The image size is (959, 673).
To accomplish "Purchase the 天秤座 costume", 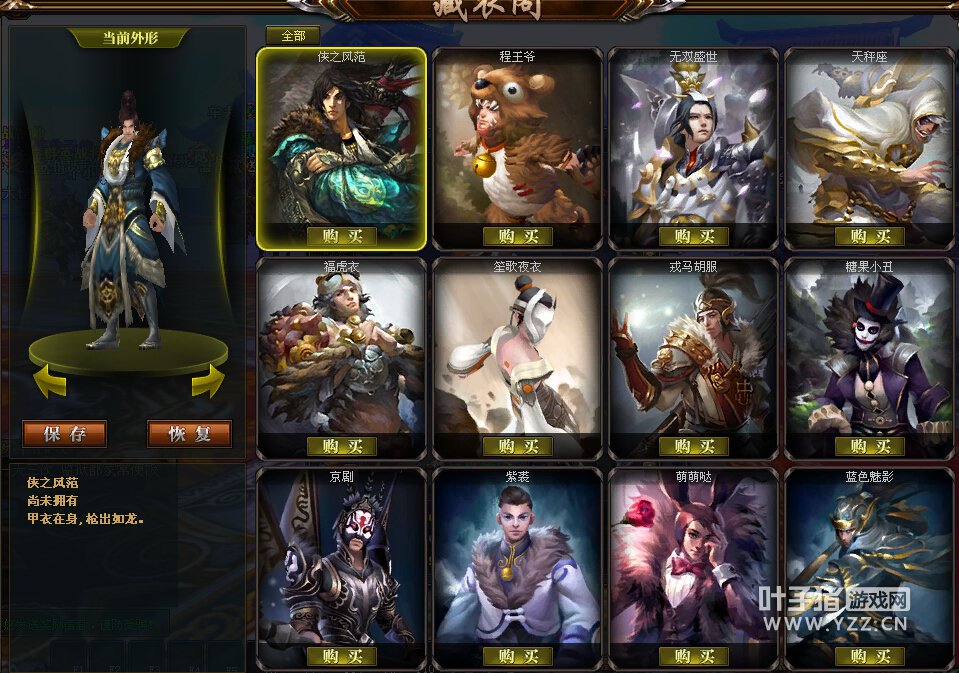I will coord(869,236).
